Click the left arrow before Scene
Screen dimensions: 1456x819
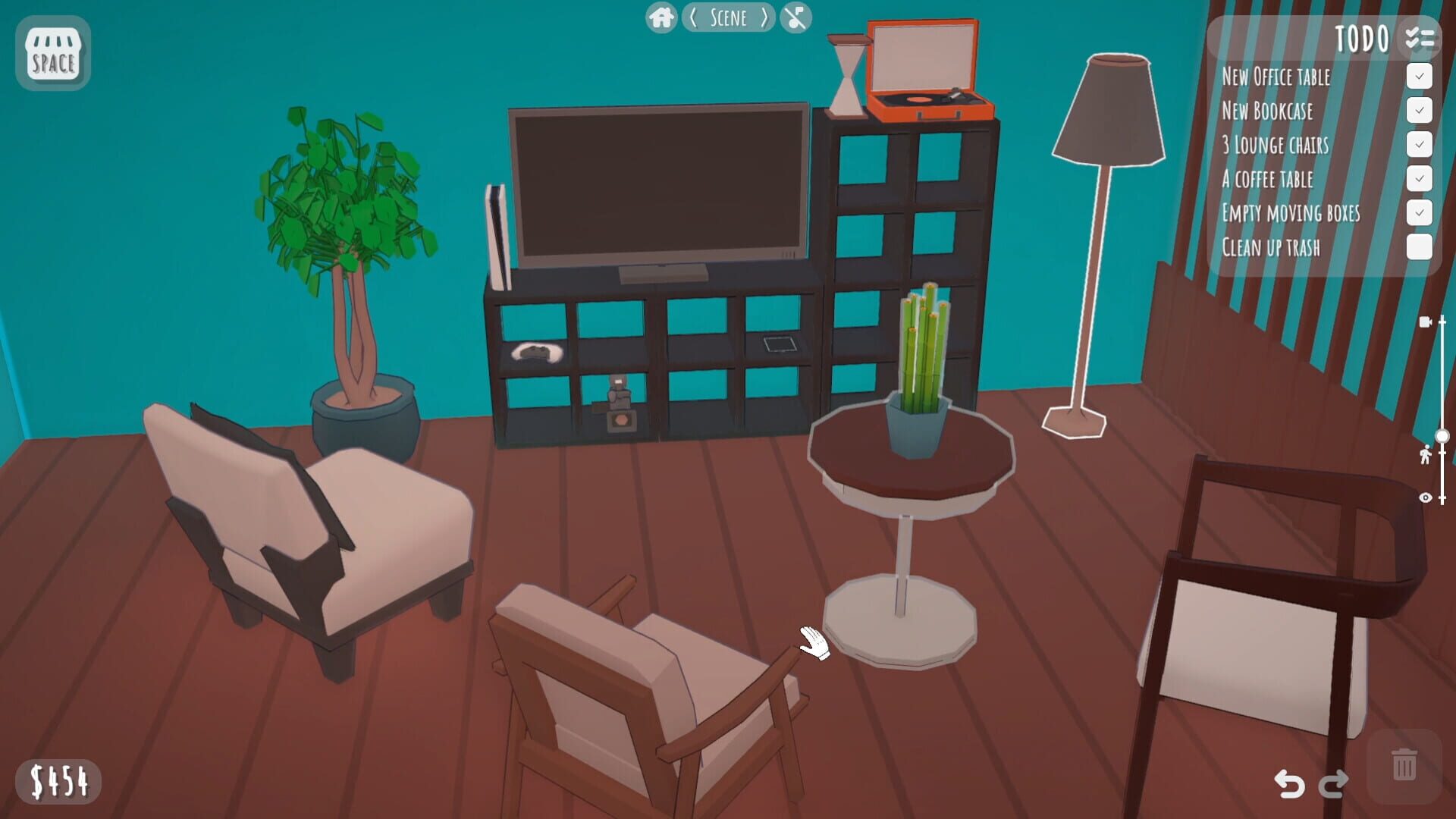[x=692, y=18]
